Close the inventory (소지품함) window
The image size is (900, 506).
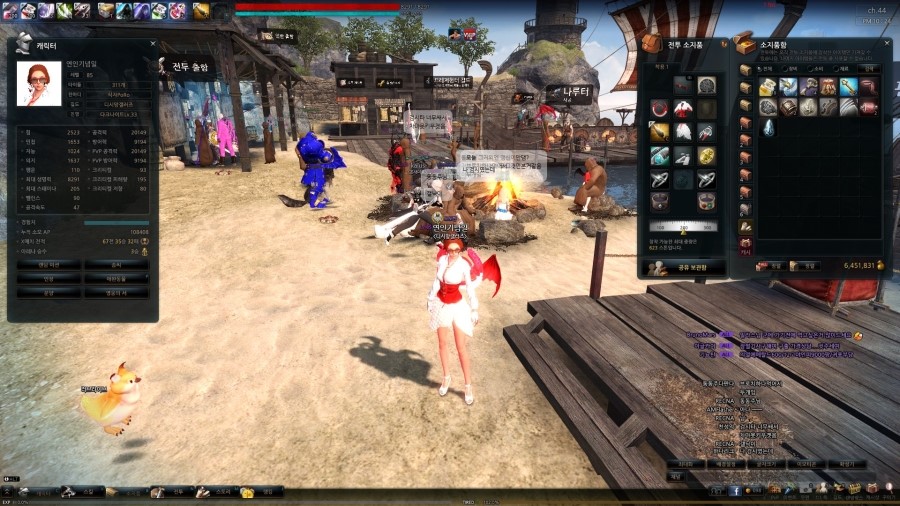click(x=887, y=43)
